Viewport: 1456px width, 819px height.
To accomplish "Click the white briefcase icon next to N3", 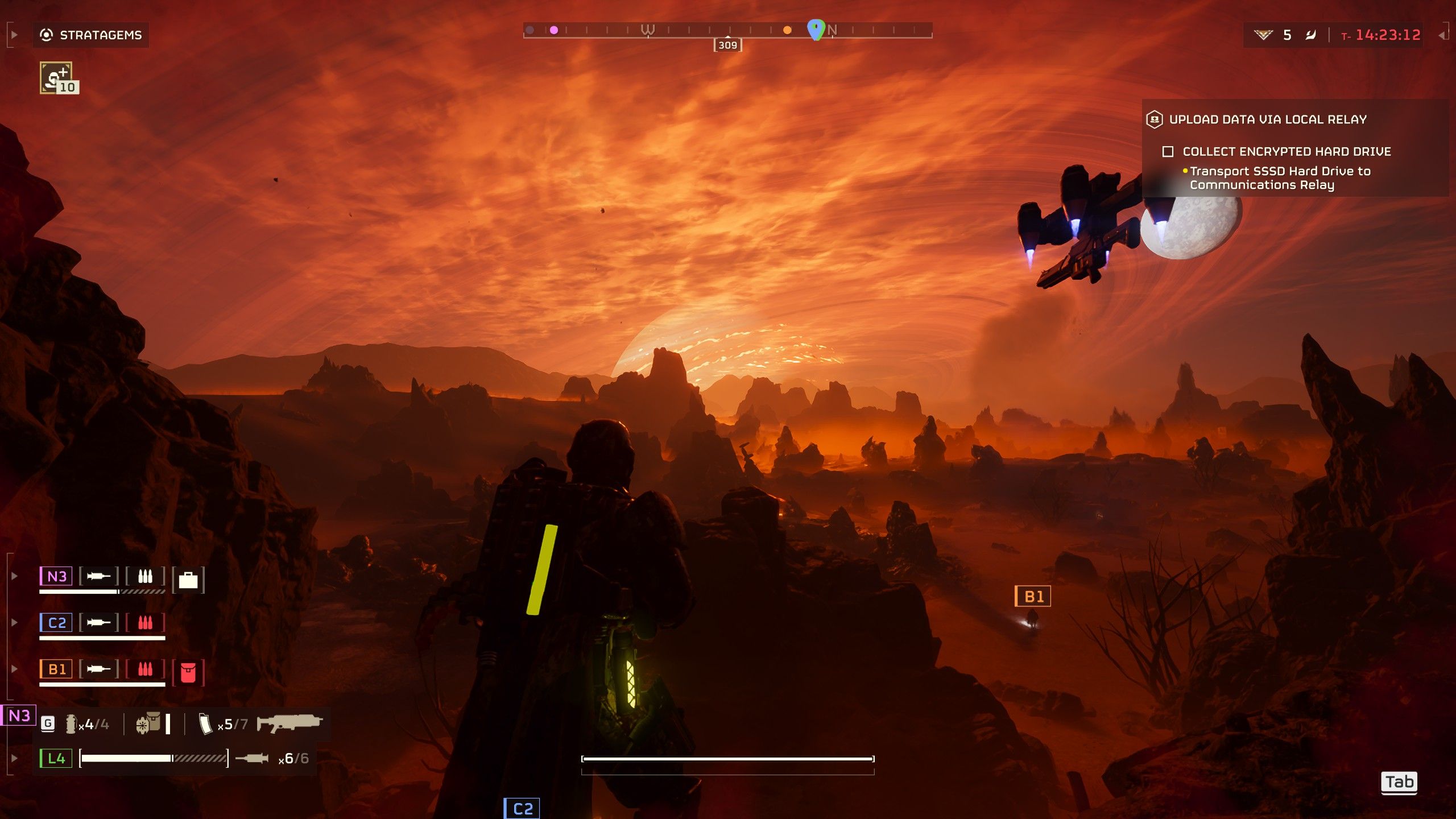I will tap(188, 580).
